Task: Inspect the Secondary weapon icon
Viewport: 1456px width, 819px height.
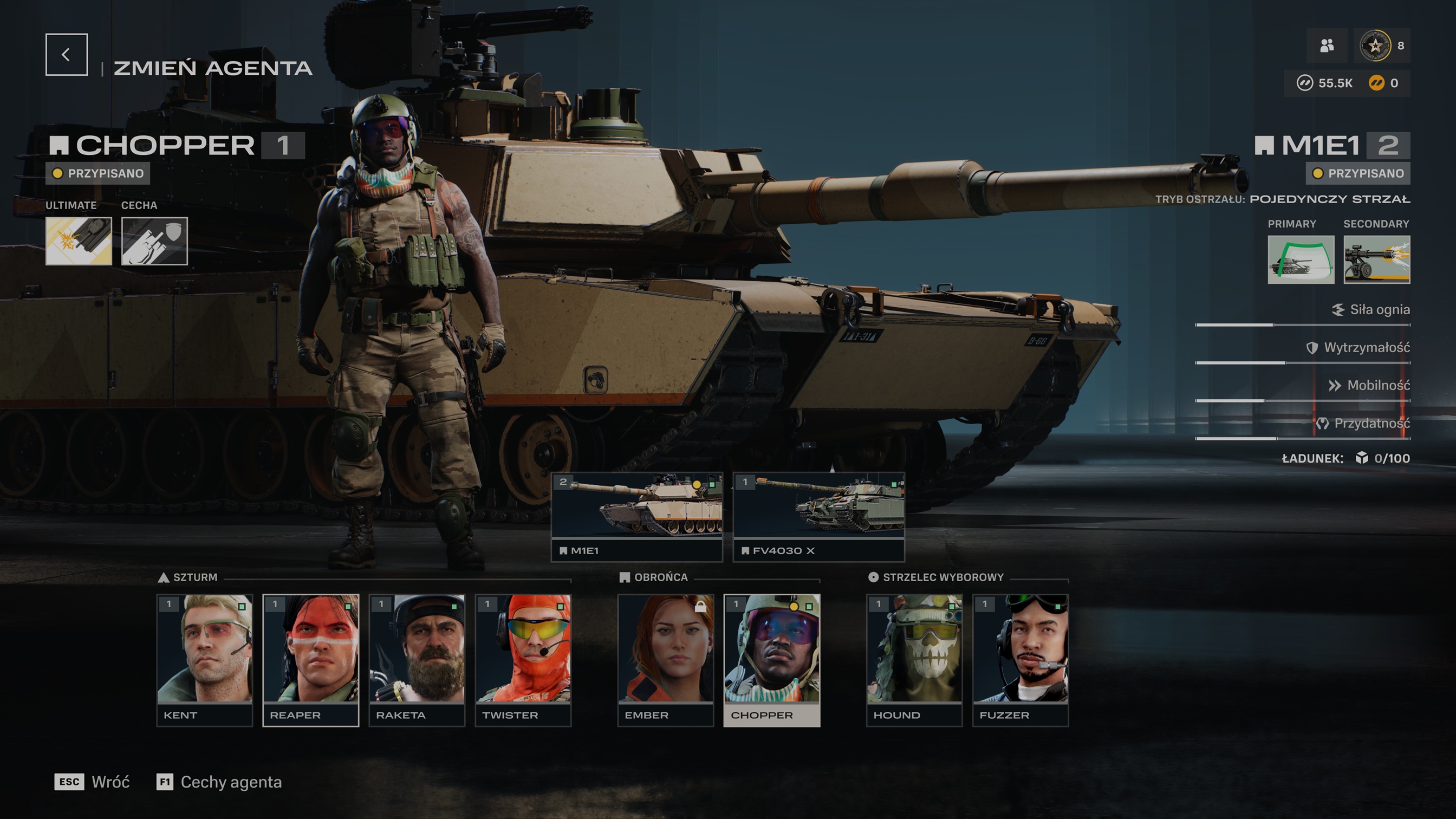Action: [1376, 259]
